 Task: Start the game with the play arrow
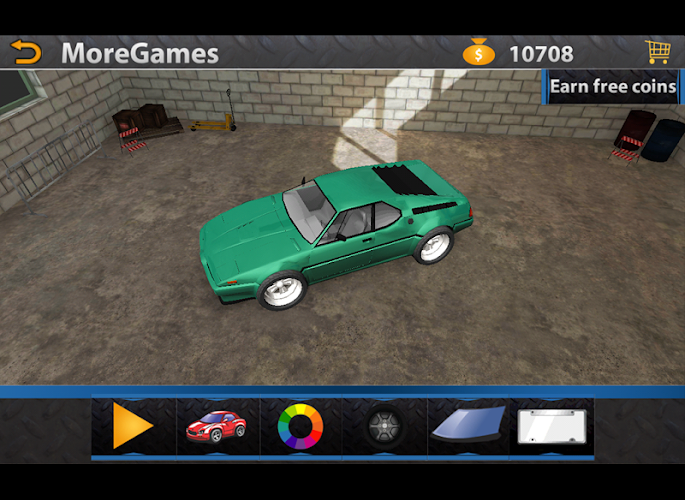133,427
